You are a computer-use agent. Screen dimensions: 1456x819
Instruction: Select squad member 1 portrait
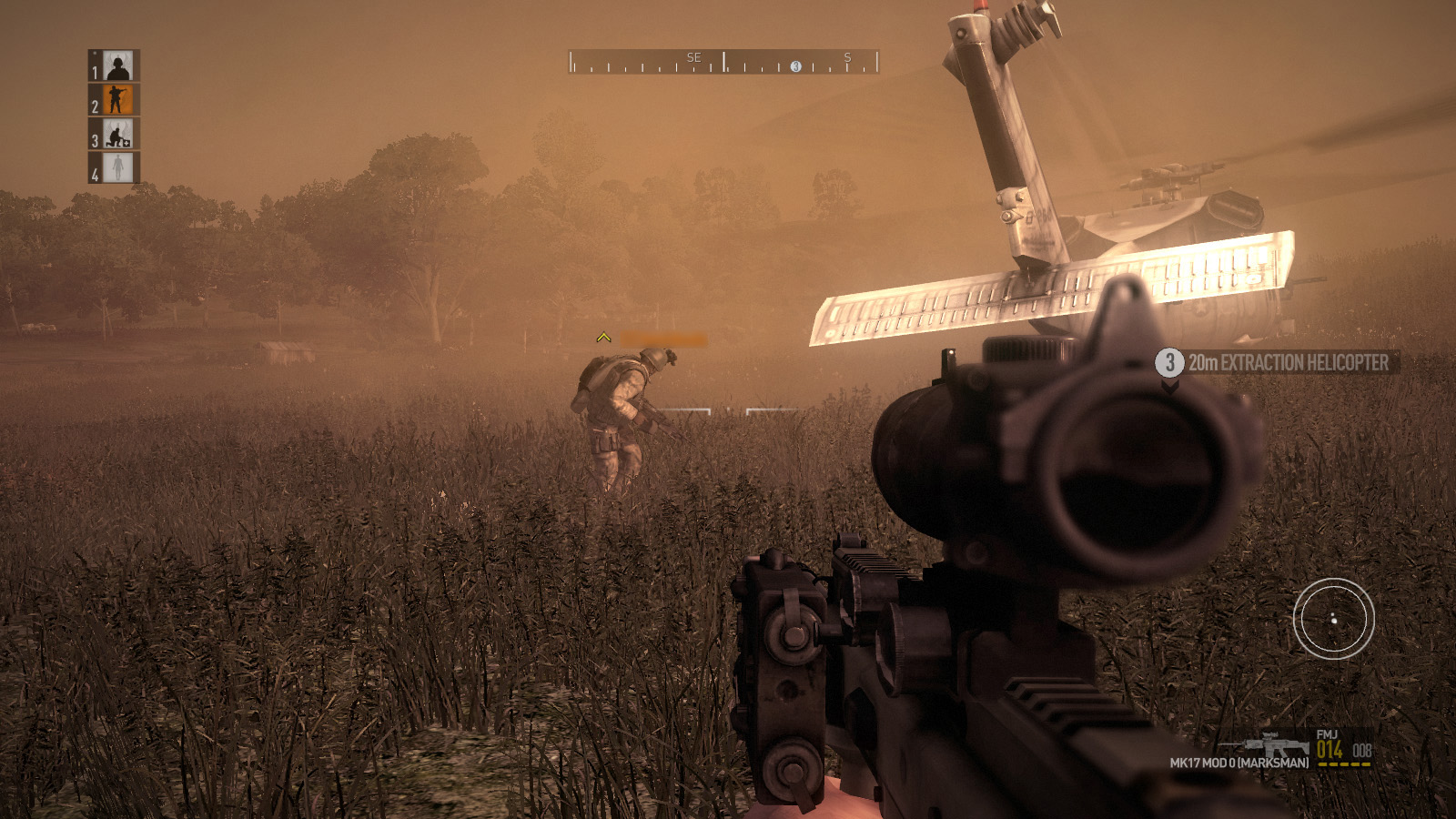[117, 66]
